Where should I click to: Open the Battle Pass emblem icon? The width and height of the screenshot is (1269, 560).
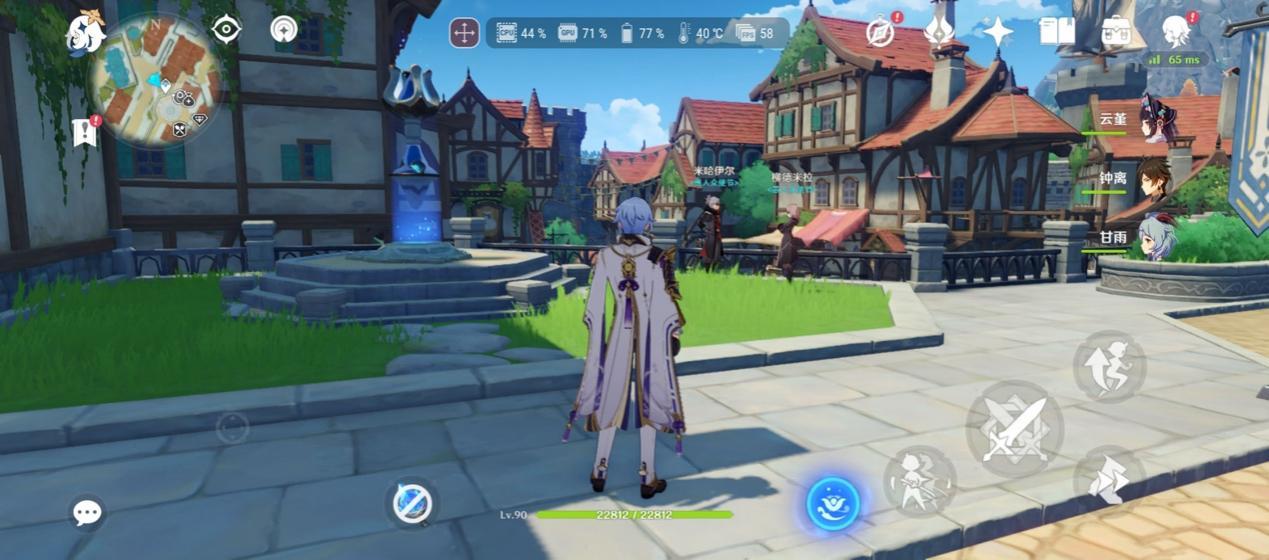pyautogui.click(x=938, y=32)
